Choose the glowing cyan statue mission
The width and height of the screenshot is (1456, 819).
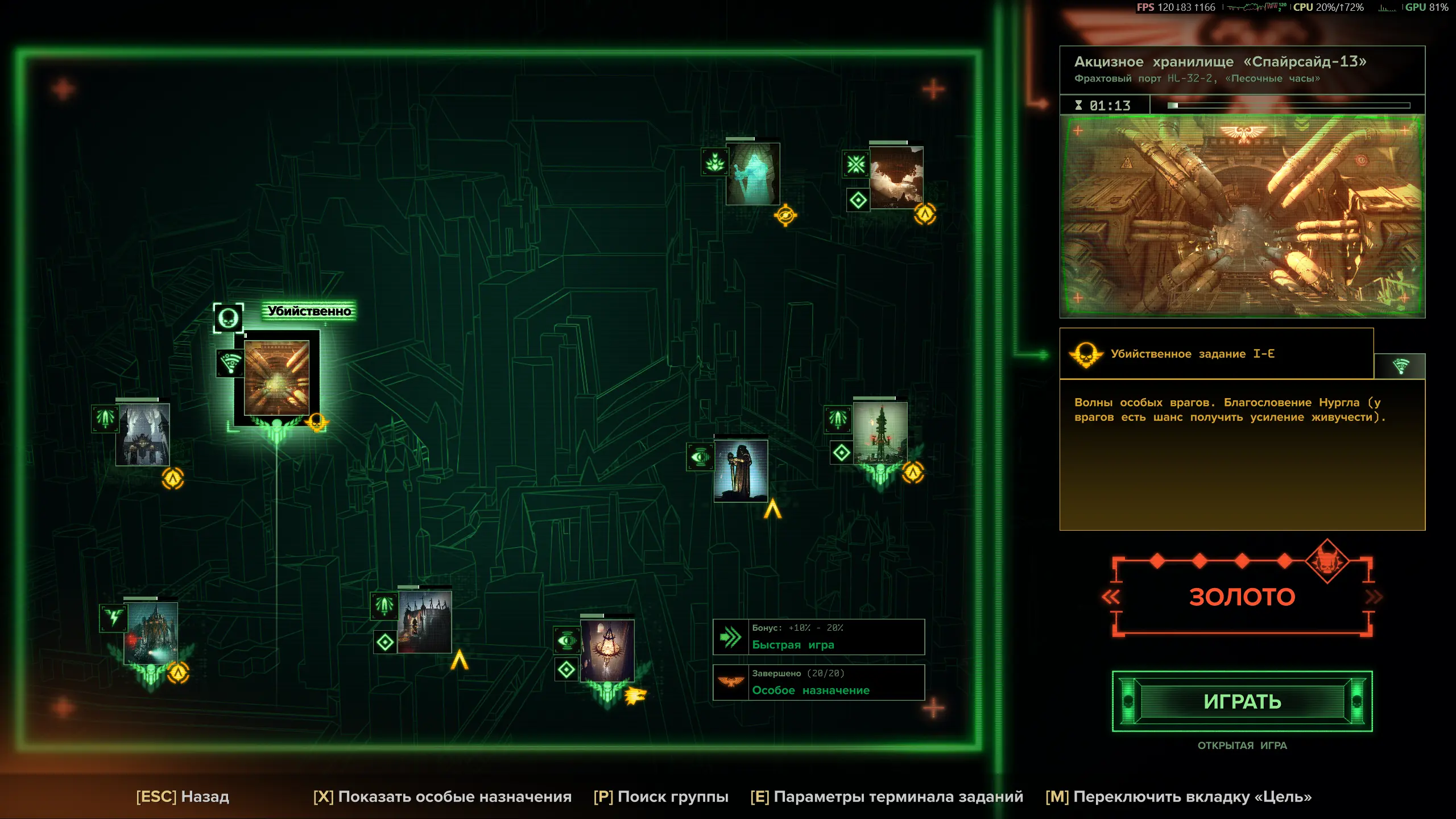[752, 174]
